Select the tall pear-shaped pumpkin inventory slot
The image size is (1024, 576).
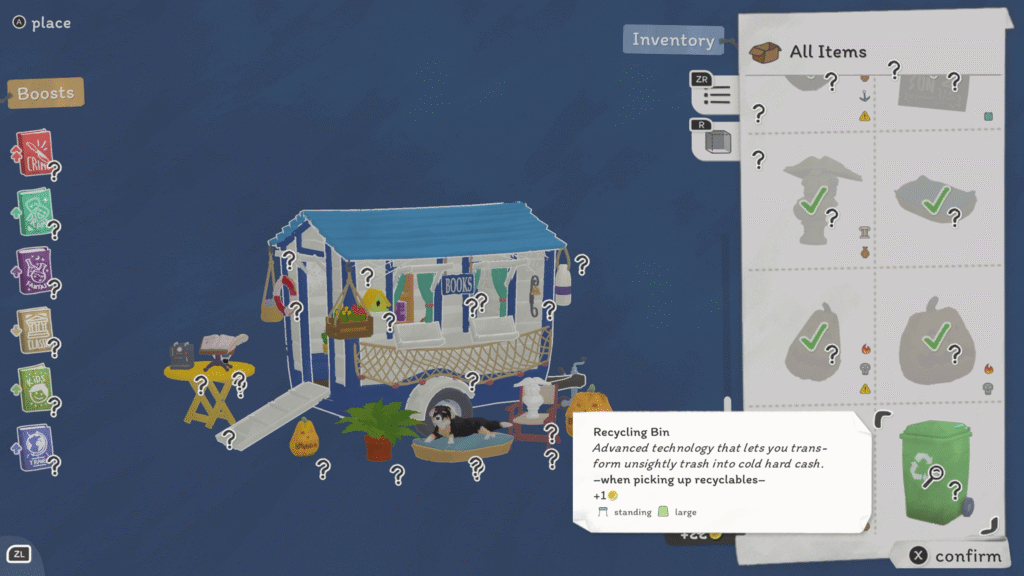817,338
